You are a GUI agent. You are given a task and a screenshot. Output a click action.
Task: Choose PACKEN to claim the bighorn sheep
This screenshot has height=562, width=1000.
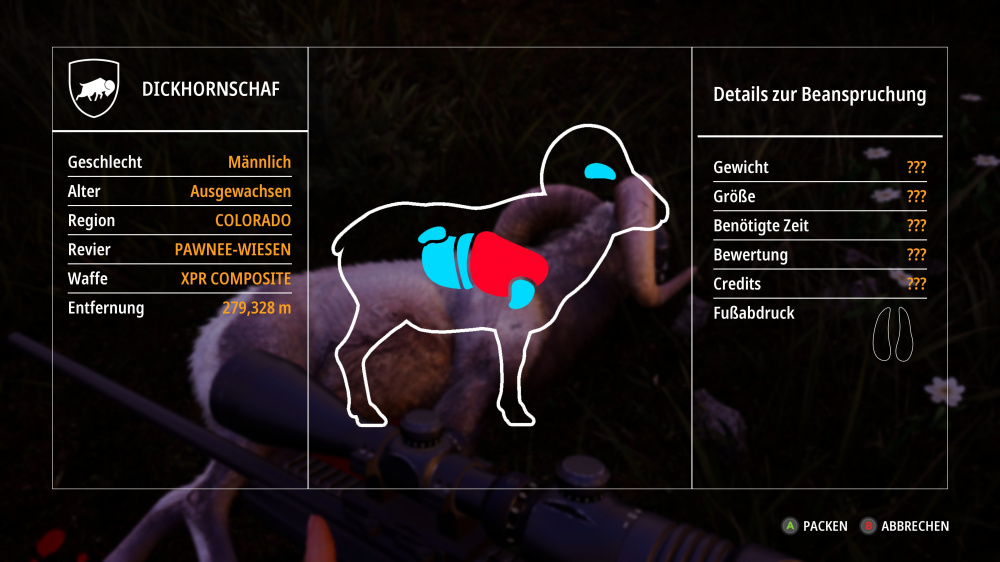point(816,526)
